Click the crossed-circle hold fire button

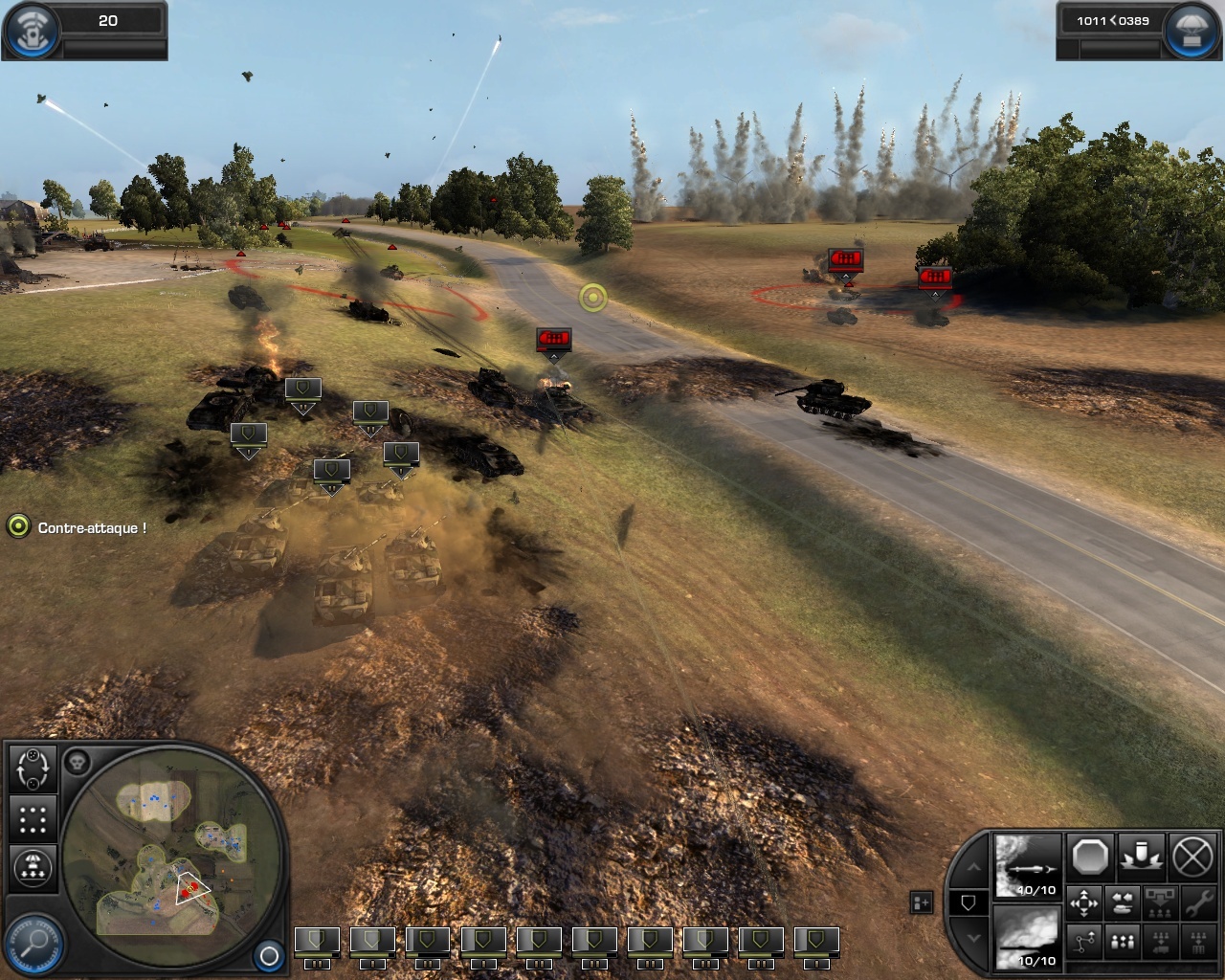tap(1192, 857)
